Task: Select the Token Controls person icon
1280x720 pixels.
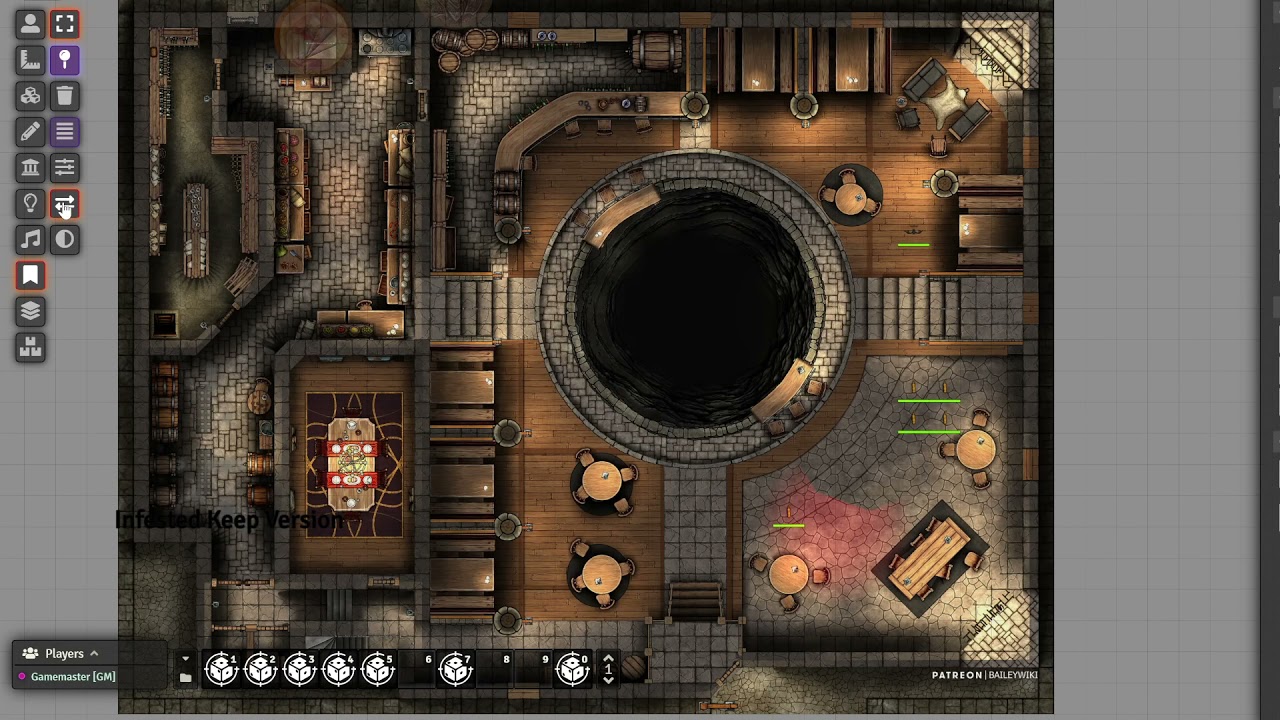Action: pyautogui.click(x=30, y=24)
